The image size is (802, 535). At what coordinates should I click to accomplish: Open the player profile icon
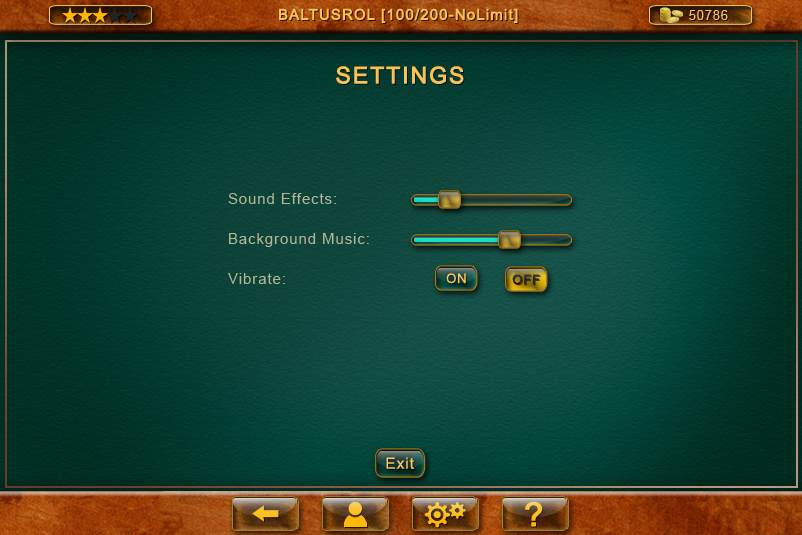pos(355,514)
